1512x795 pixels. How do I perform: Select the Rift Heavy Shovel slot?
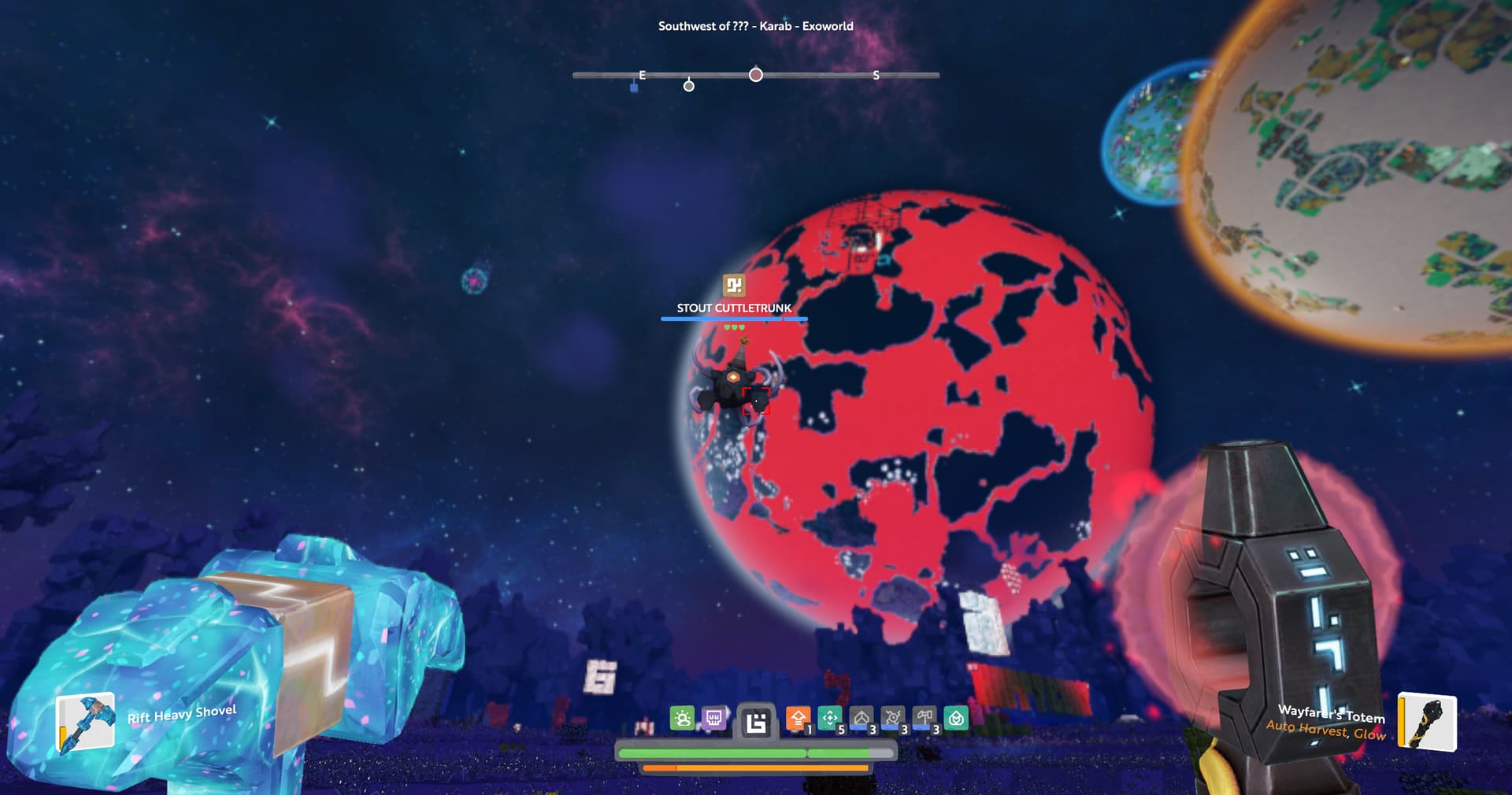point(85,722)
